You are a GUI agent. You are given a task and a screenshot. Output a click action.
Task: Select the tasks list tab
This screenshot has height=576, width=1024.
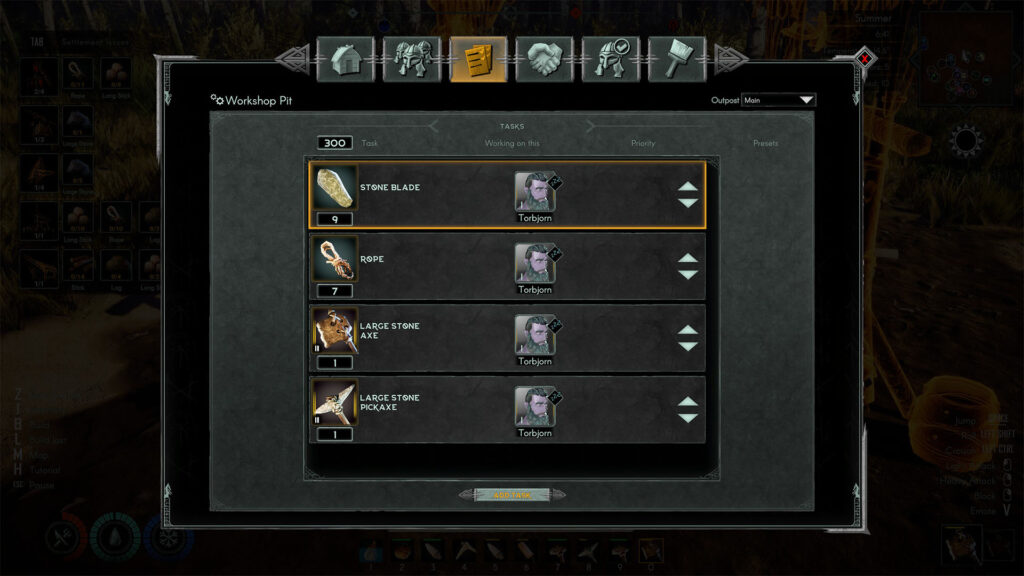click(x=478, y=59)
